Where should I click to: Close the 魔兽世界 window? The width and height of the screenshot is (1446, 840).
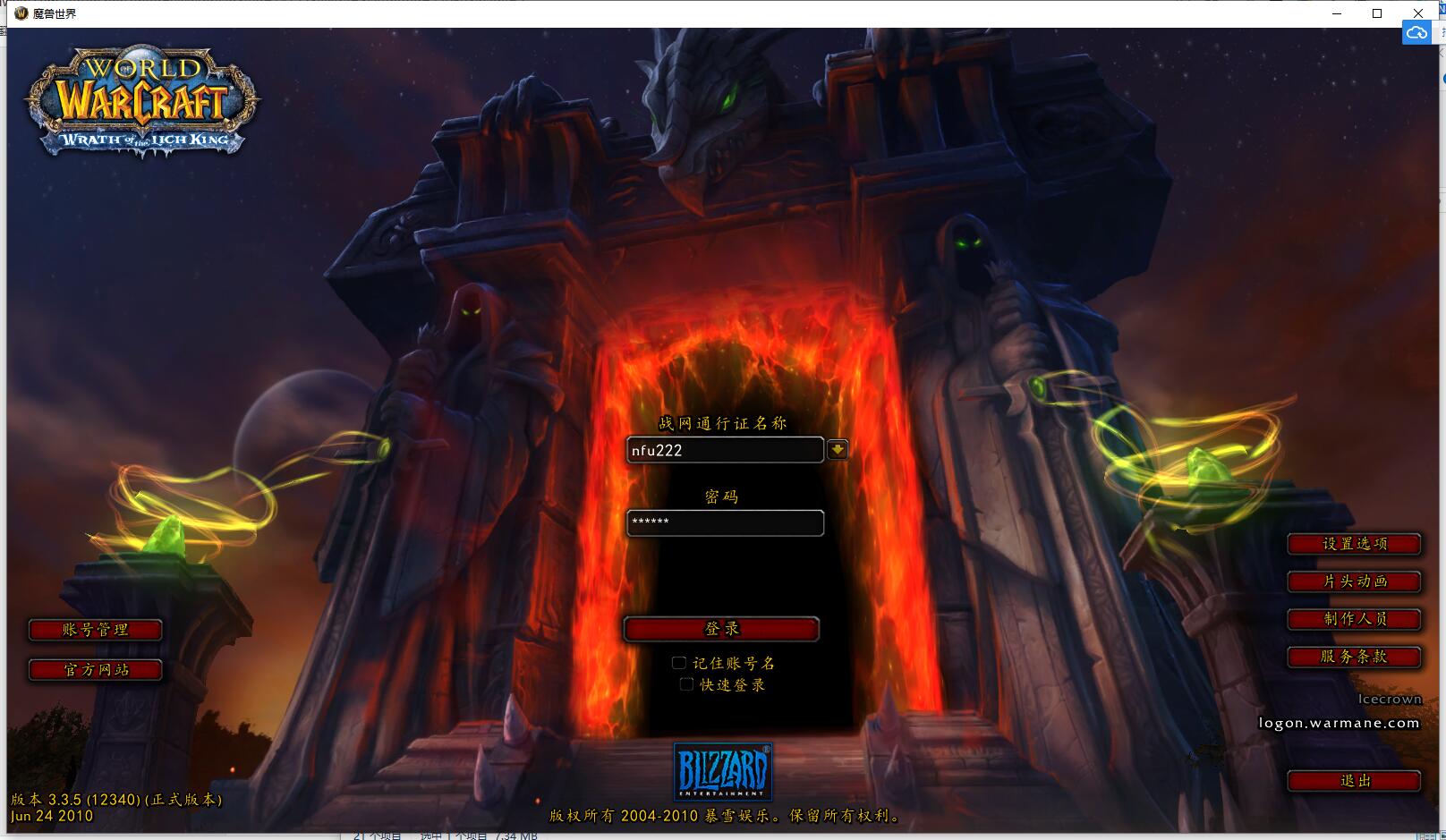(x=1417, y=13)
